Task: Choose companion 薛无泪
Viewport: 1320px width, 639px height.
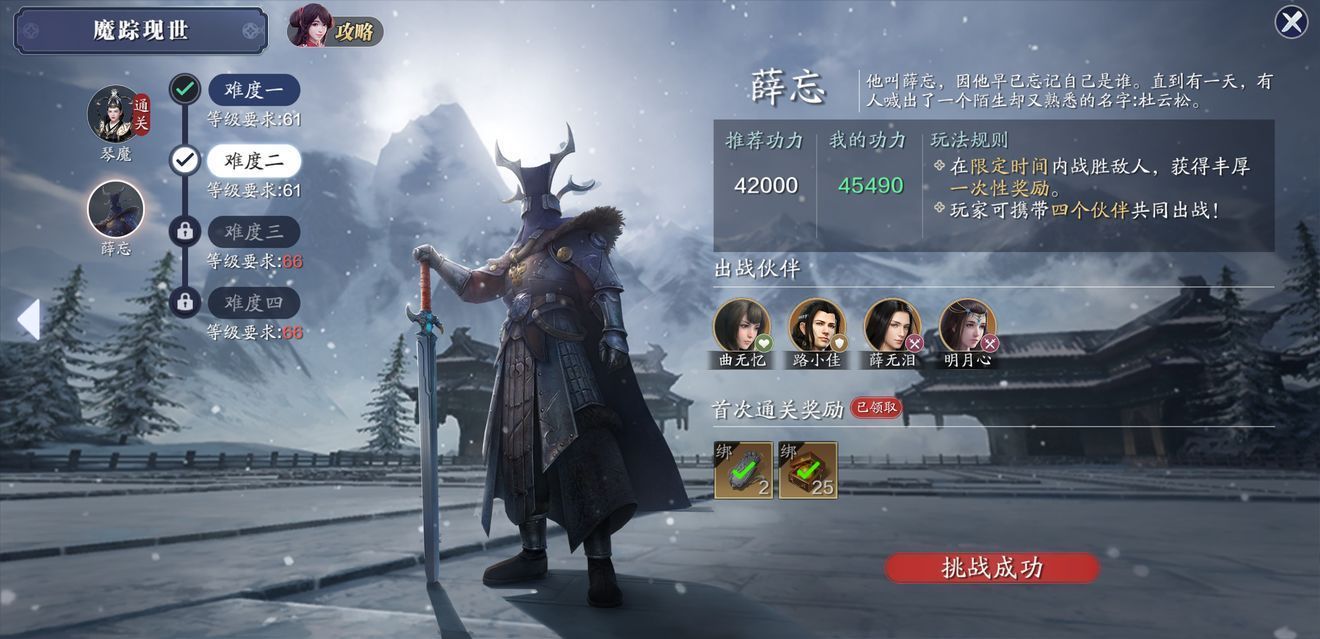Action: pyautogui.click(x=892, y=326)
